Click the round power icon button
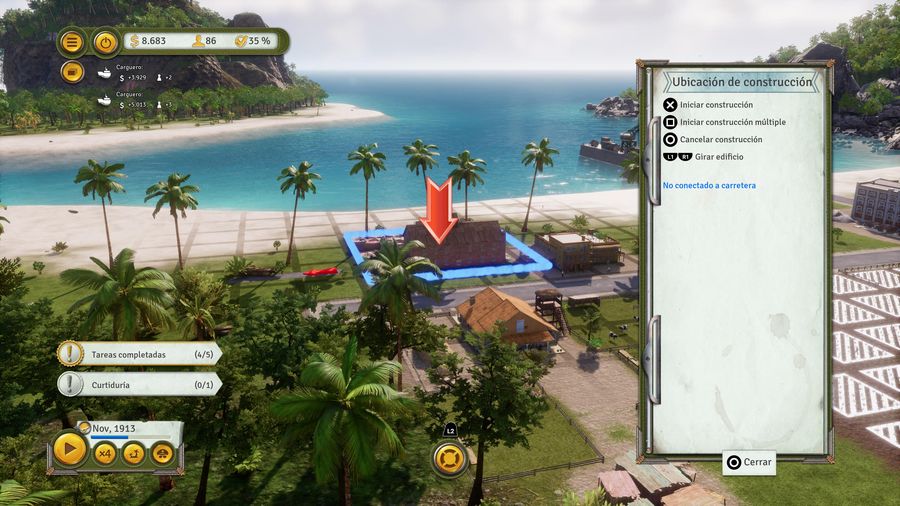900x506 pixels. tap(105, 42)
